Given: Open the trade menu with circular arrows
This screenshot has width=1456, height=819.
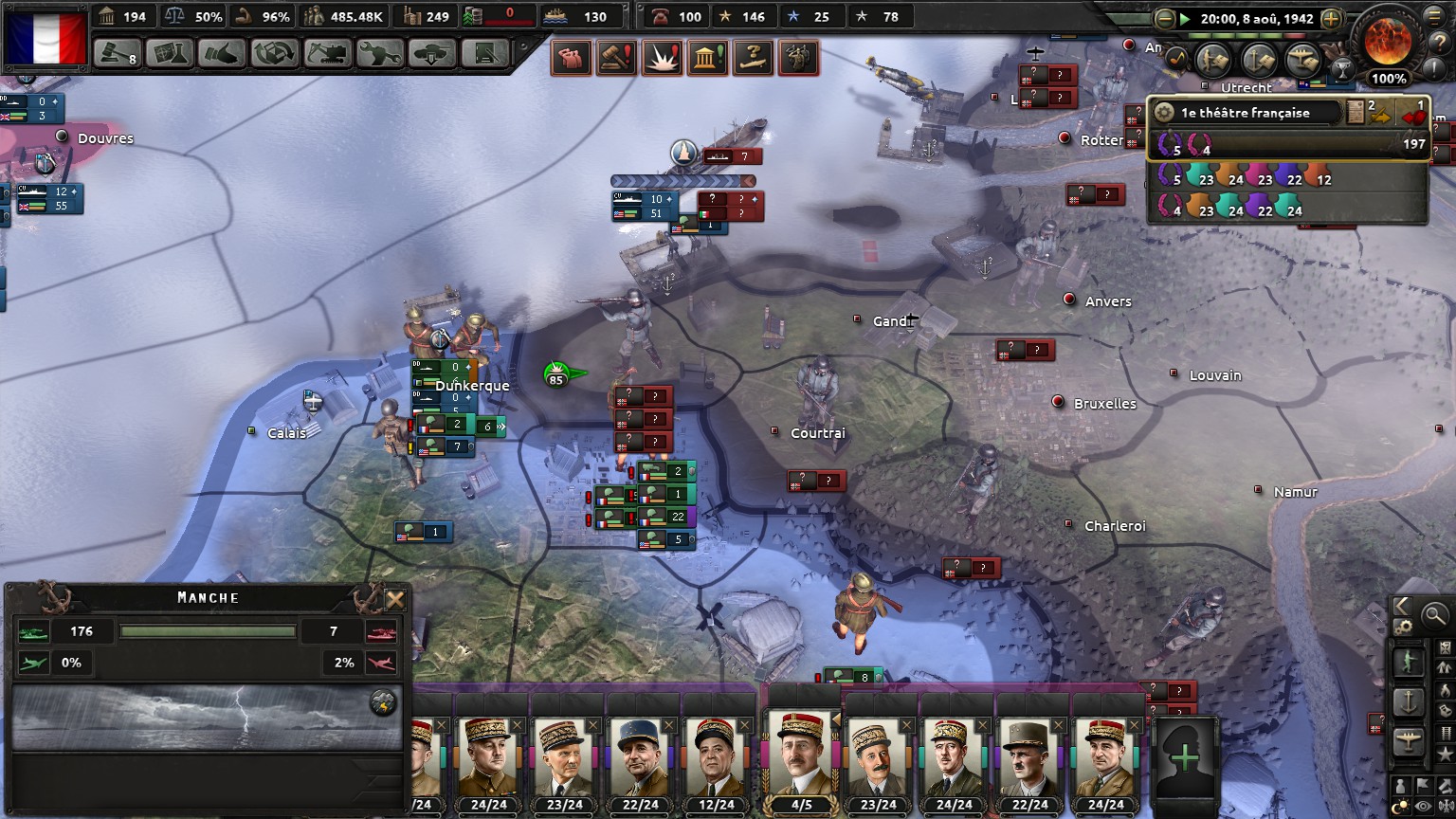Looking at the screenshot, I should (x=275, y=53).
